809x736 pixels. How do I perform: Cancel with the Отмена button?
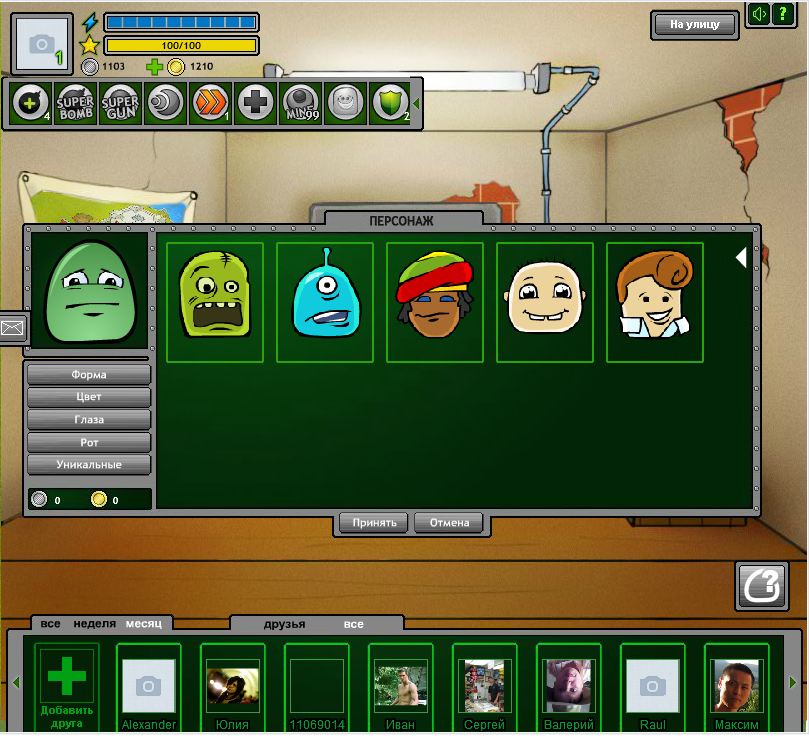tap(449, 522)
